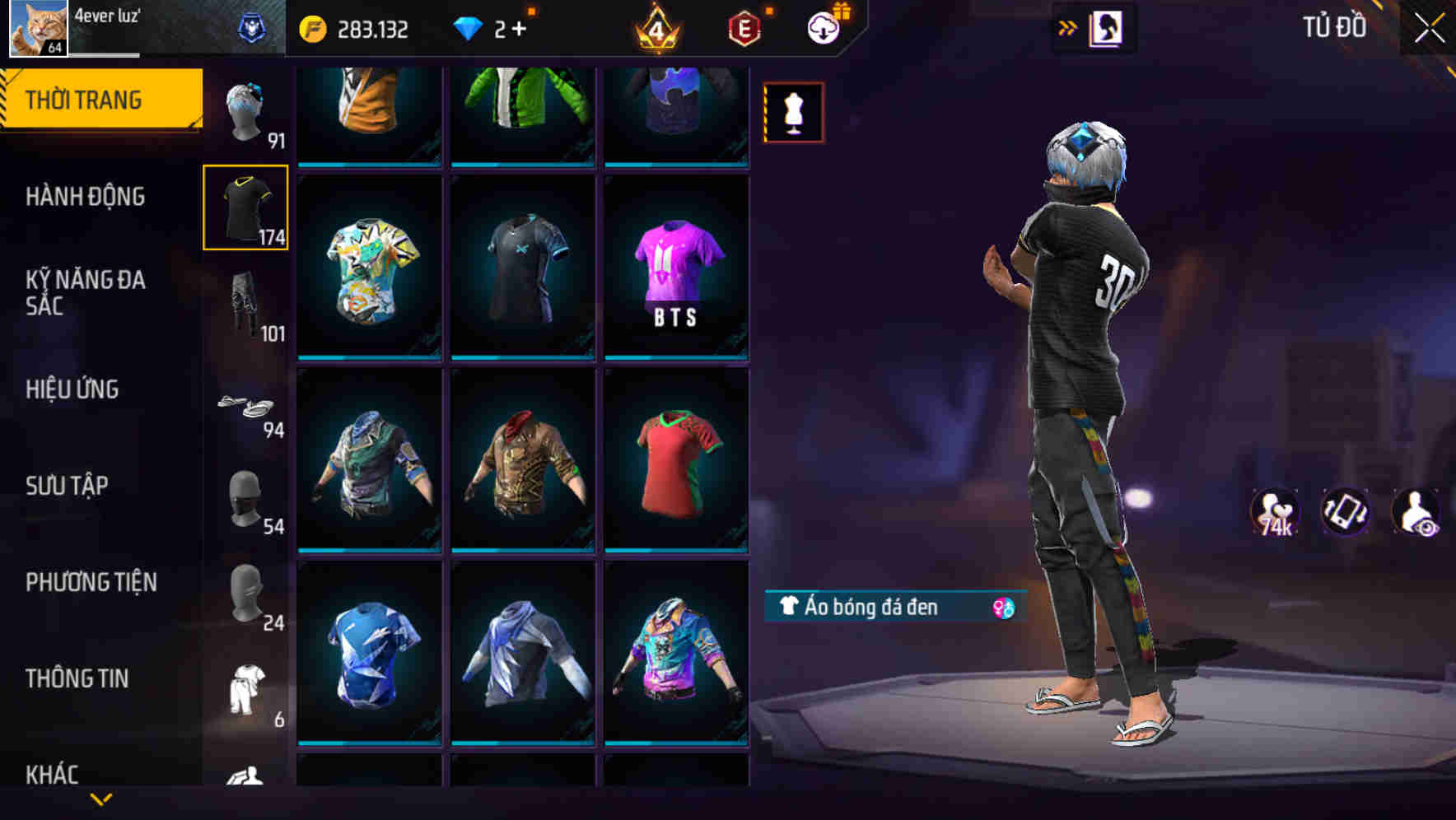Screen dimensions: 1456x820
Task: Collapse the panel with the double-arrow chevron
Action: point(1067,27)
